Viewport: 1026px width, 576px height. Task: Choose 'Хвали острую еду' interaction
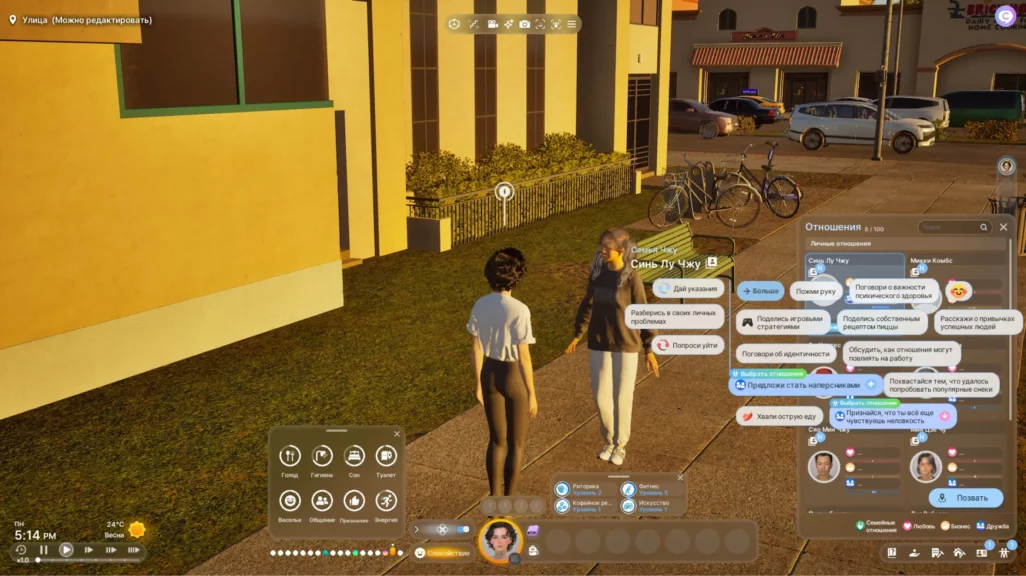tap(779, 416)
